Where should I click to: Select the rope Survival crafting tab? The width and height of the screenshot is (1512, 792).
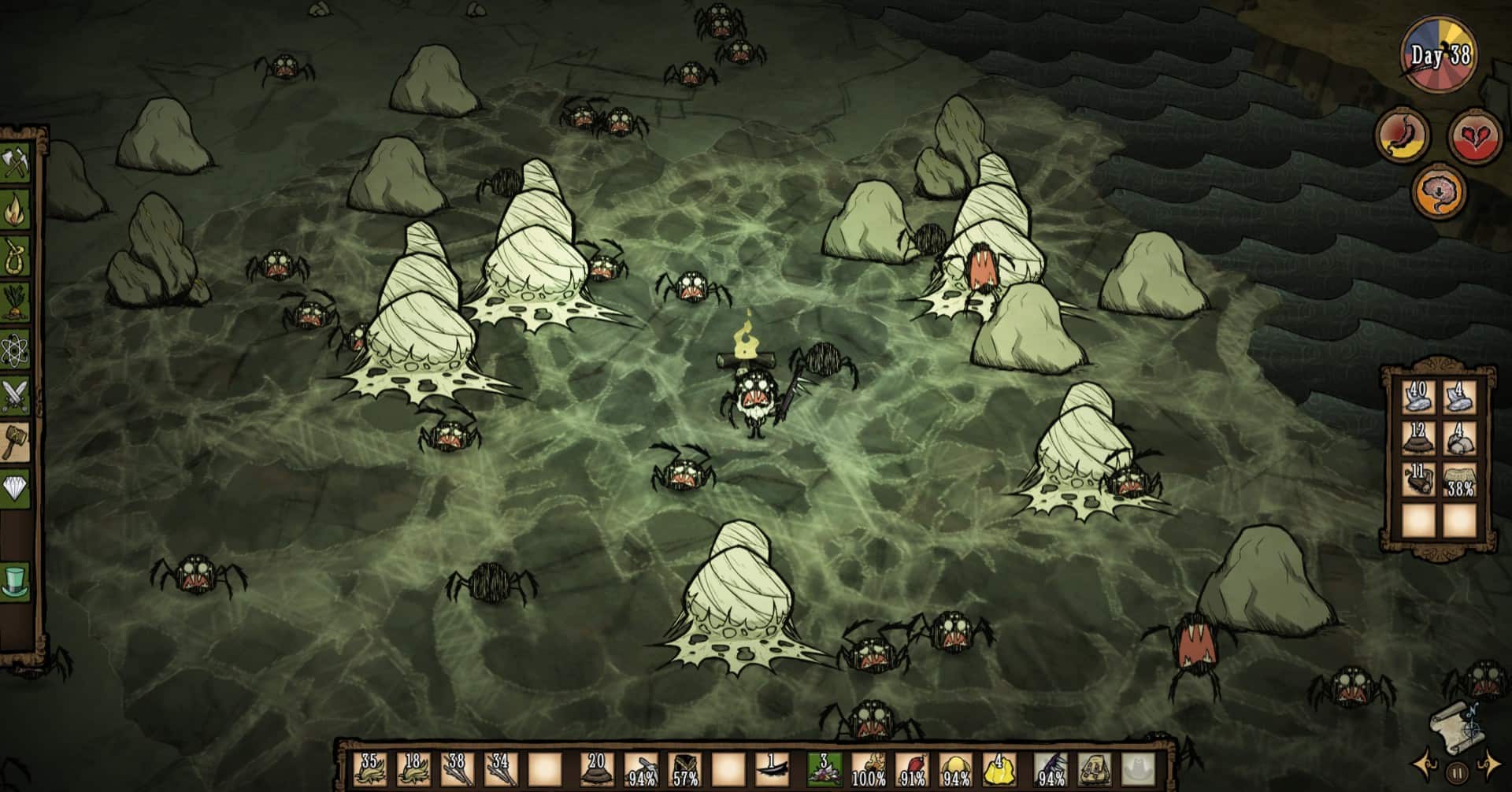point(17,257)
